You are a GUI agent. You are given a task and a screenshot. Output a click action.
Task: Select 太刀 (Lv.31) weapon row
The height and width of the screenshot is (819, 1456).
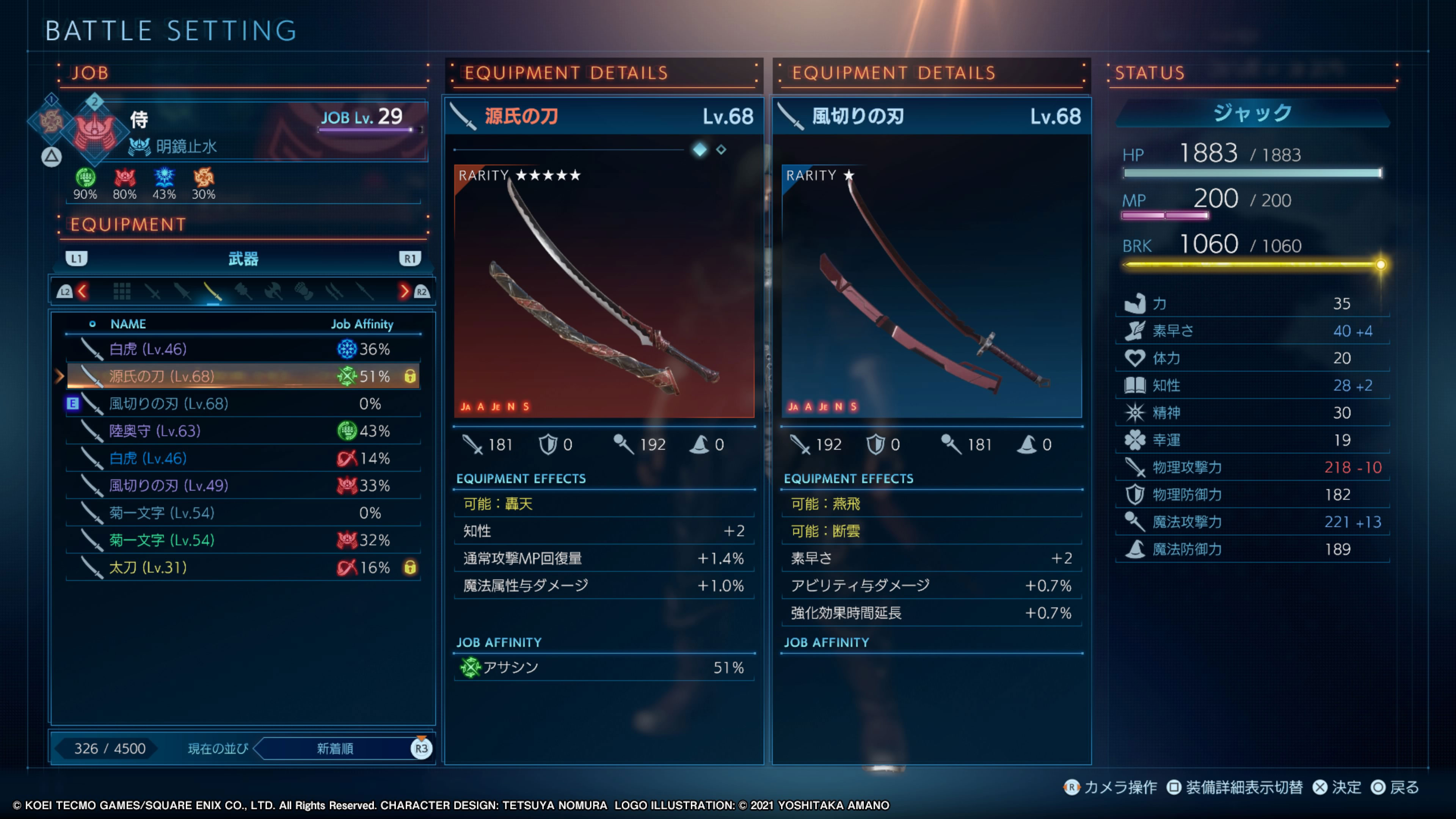[147, 568]
